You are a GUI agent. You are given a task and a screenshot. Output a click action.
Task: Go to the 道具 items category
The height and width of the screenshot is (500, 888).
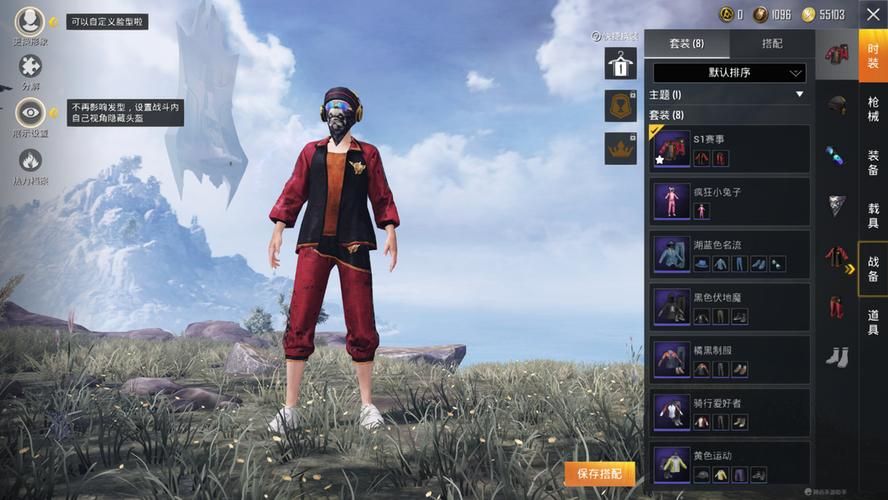pos(873,322)
